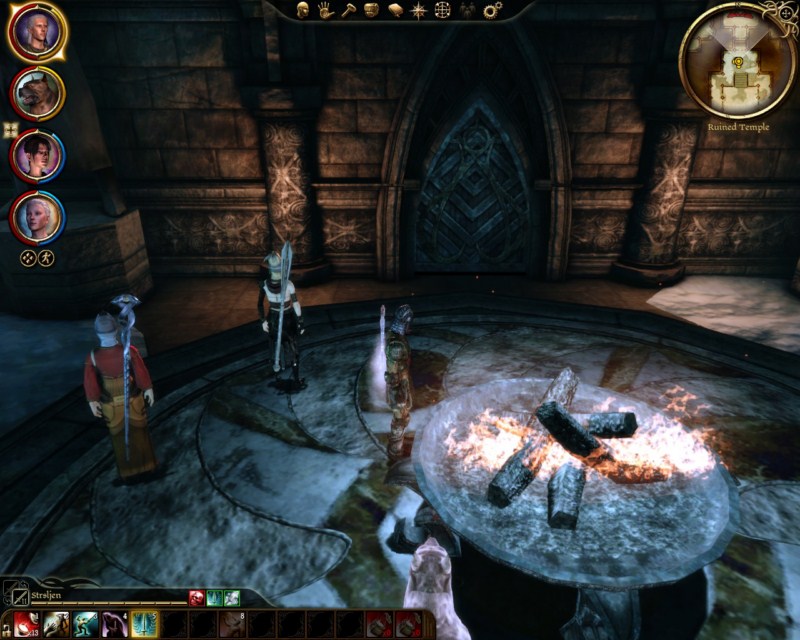Click the Ruined Temple minimap
This screenshot has width=800, height=640.
click(738, 60)
